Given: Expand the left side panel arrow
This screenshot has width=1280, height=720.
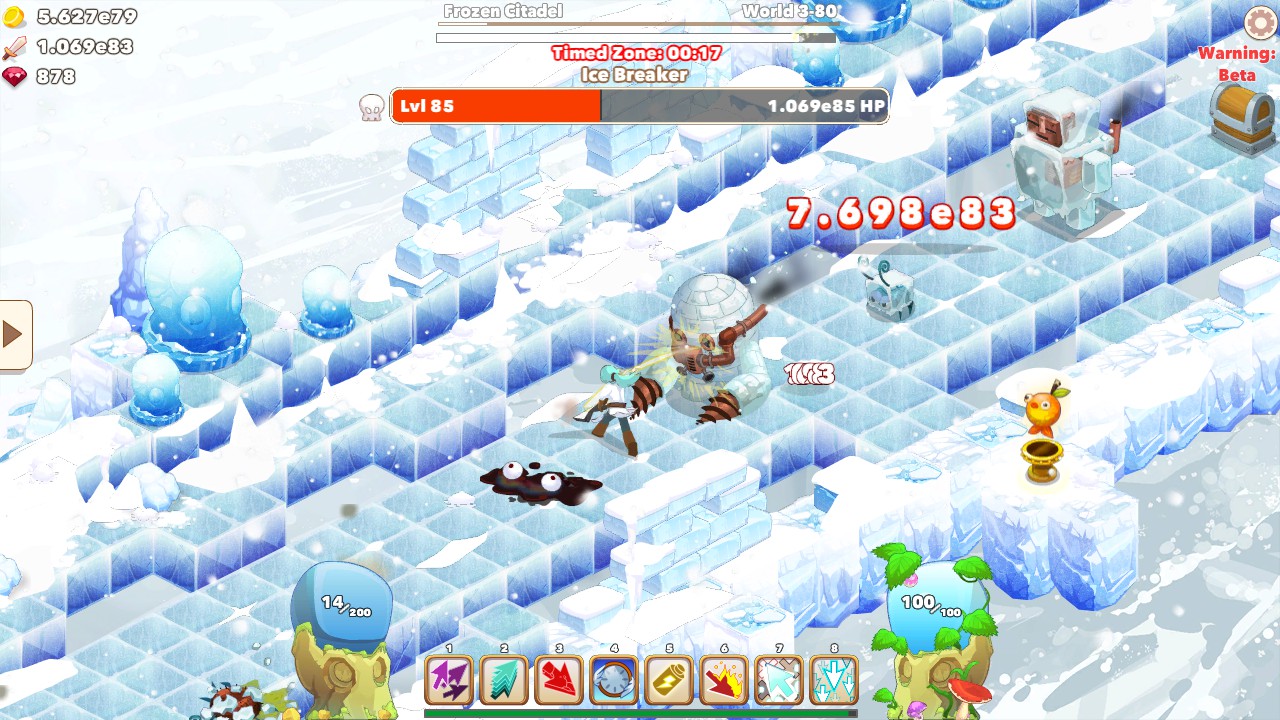Looking at the screenshot, I should [x=14, y=334].
